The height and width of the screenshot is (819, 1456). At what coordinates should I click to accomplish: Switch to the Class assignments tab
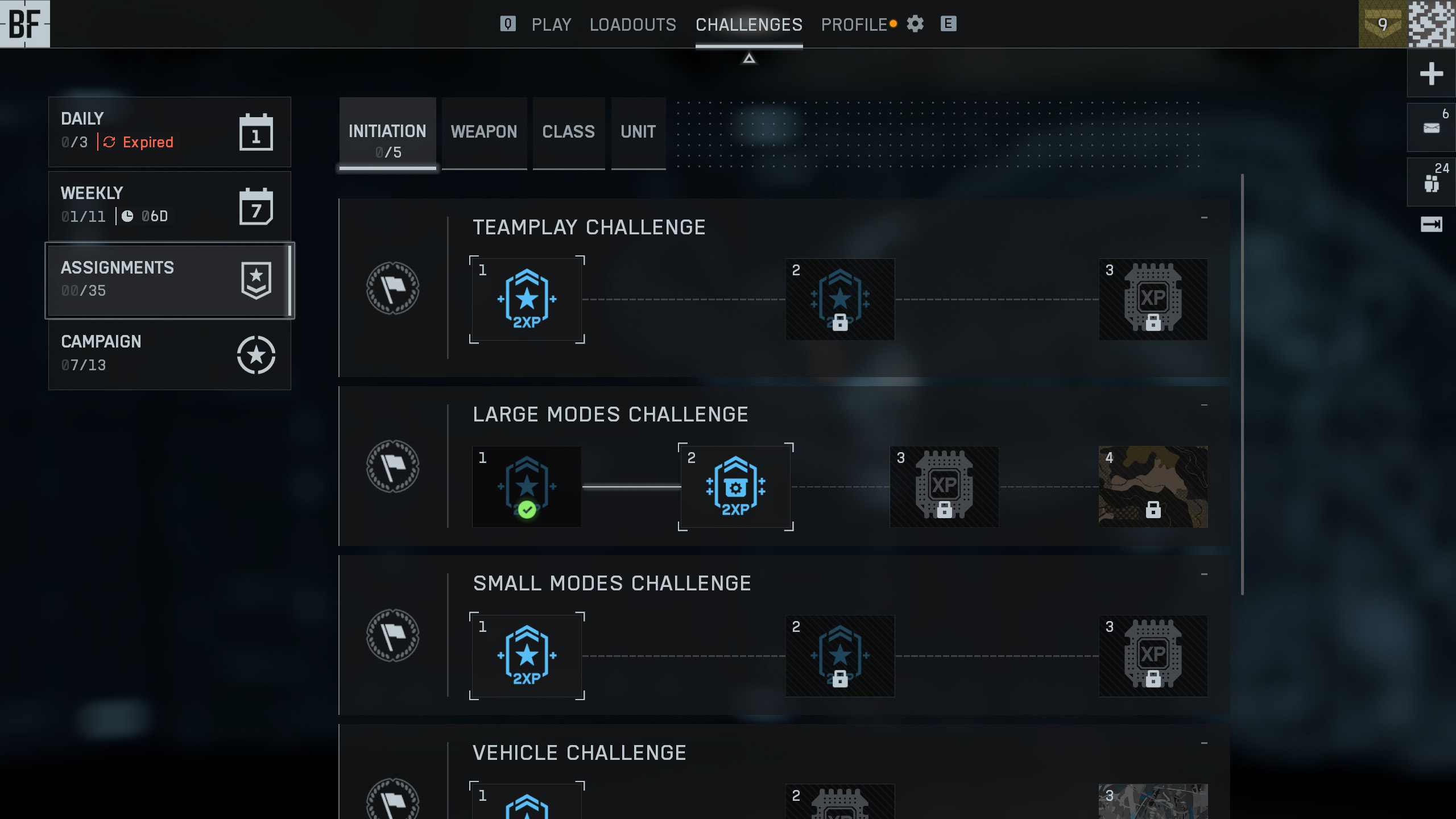click(x=568, y=132)
